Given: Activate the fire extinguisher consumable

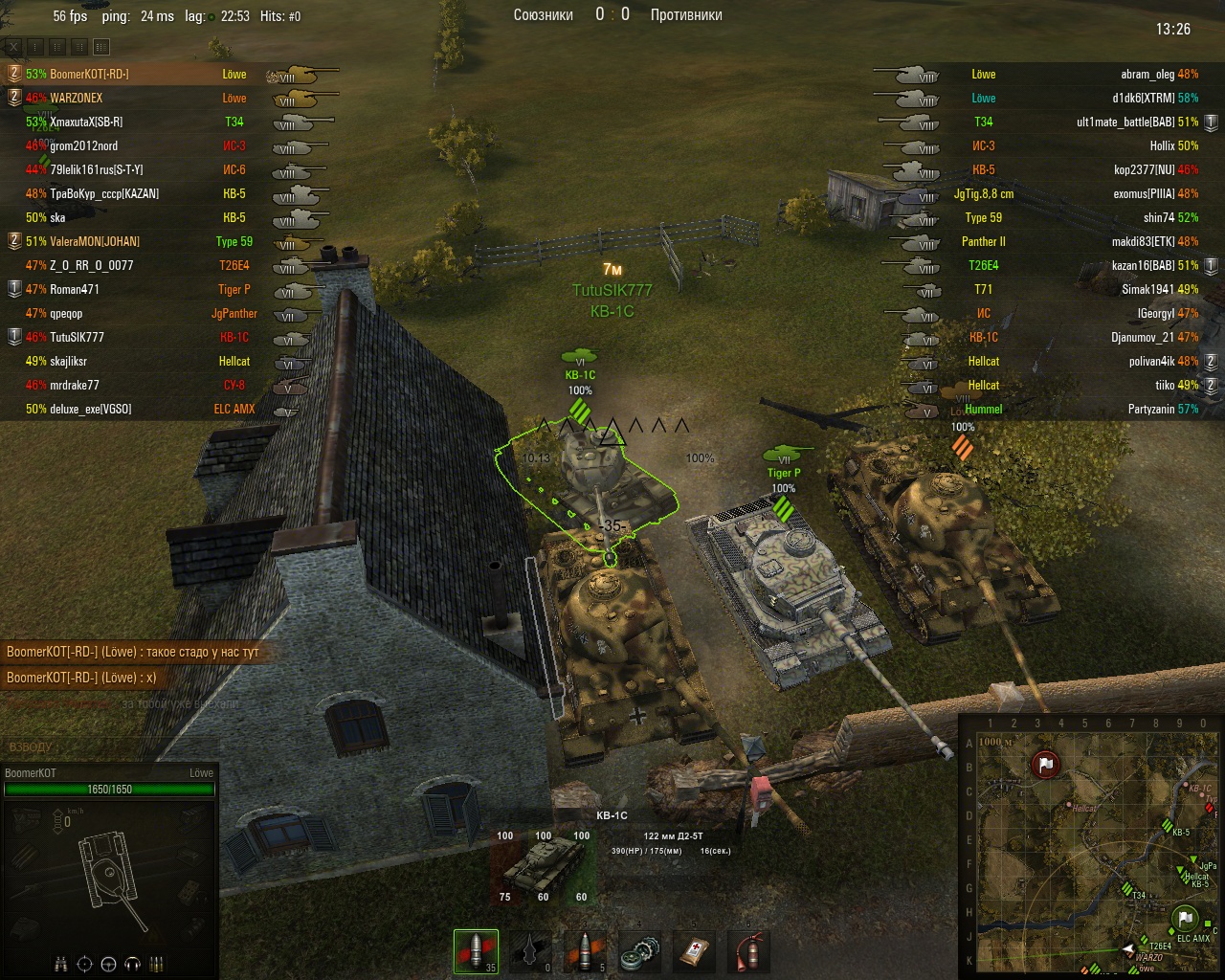Looking at the screenshot, I should (748, 951).
